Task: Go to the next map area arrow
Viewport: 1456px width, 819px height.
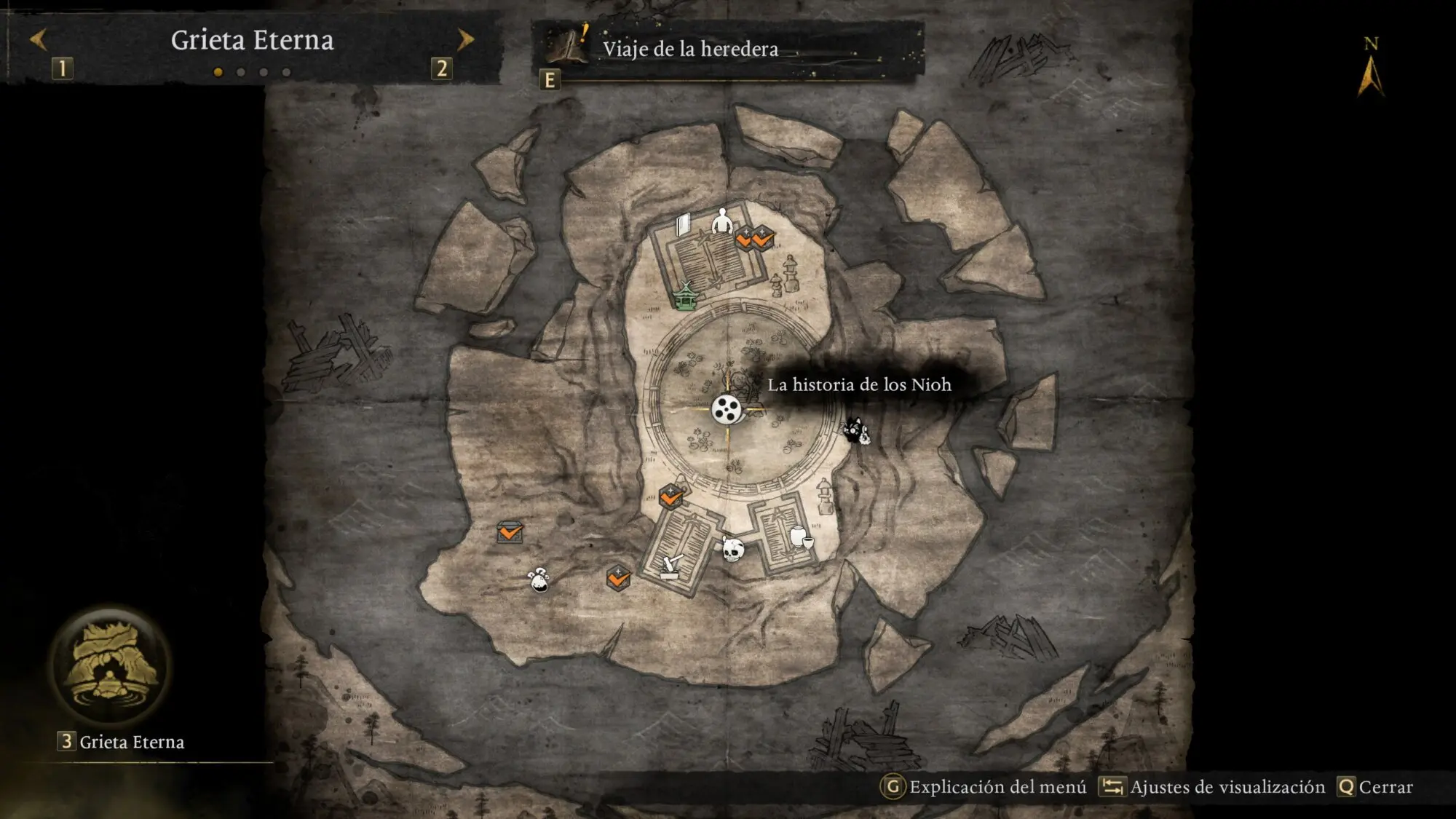Action: [465, 39]
